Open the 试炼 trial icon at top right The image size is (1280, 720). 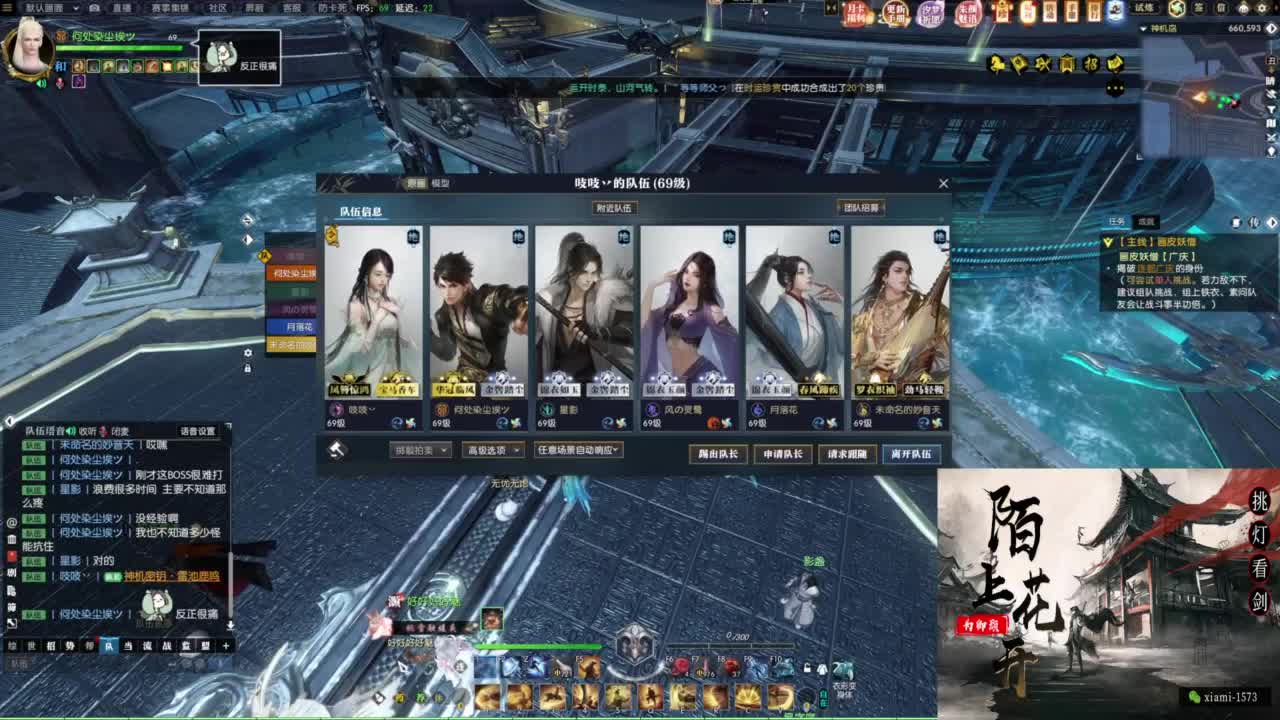[x=1144, y=8]
